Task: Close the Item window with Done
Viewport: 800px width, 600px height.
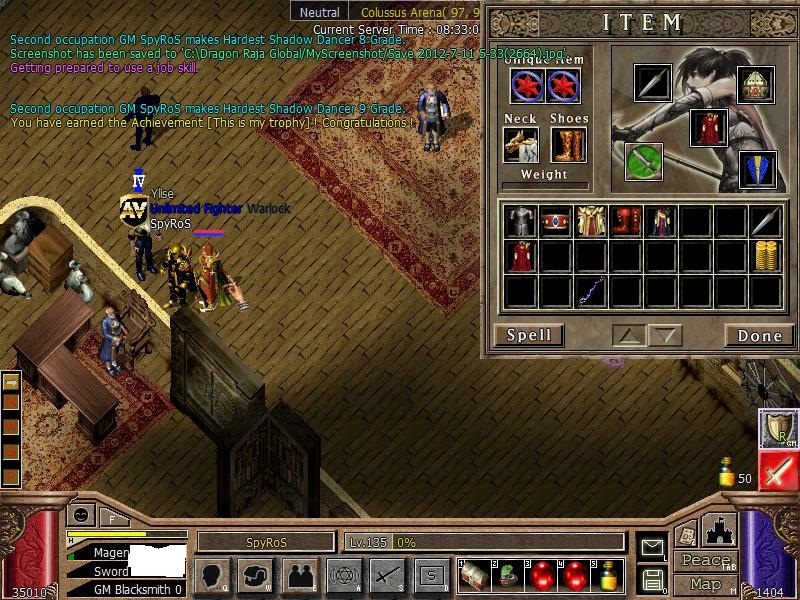Action: coord(759,335)
